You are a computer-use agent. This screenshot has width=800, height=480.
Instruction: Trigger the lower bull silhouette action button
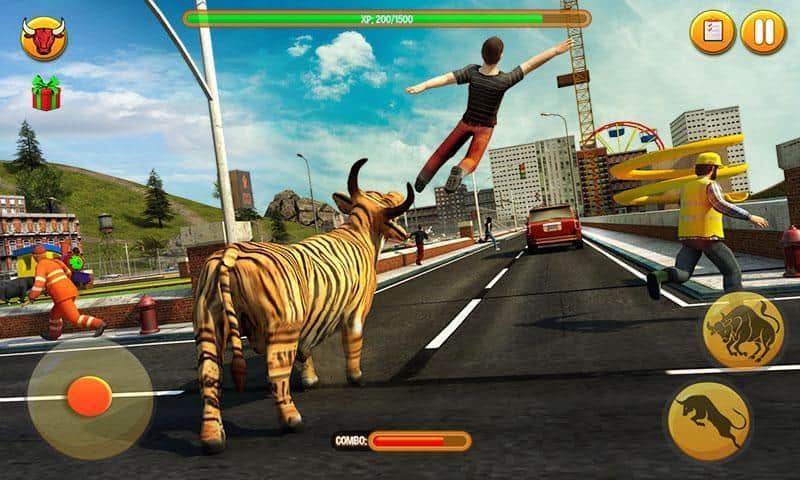[709, 420]
